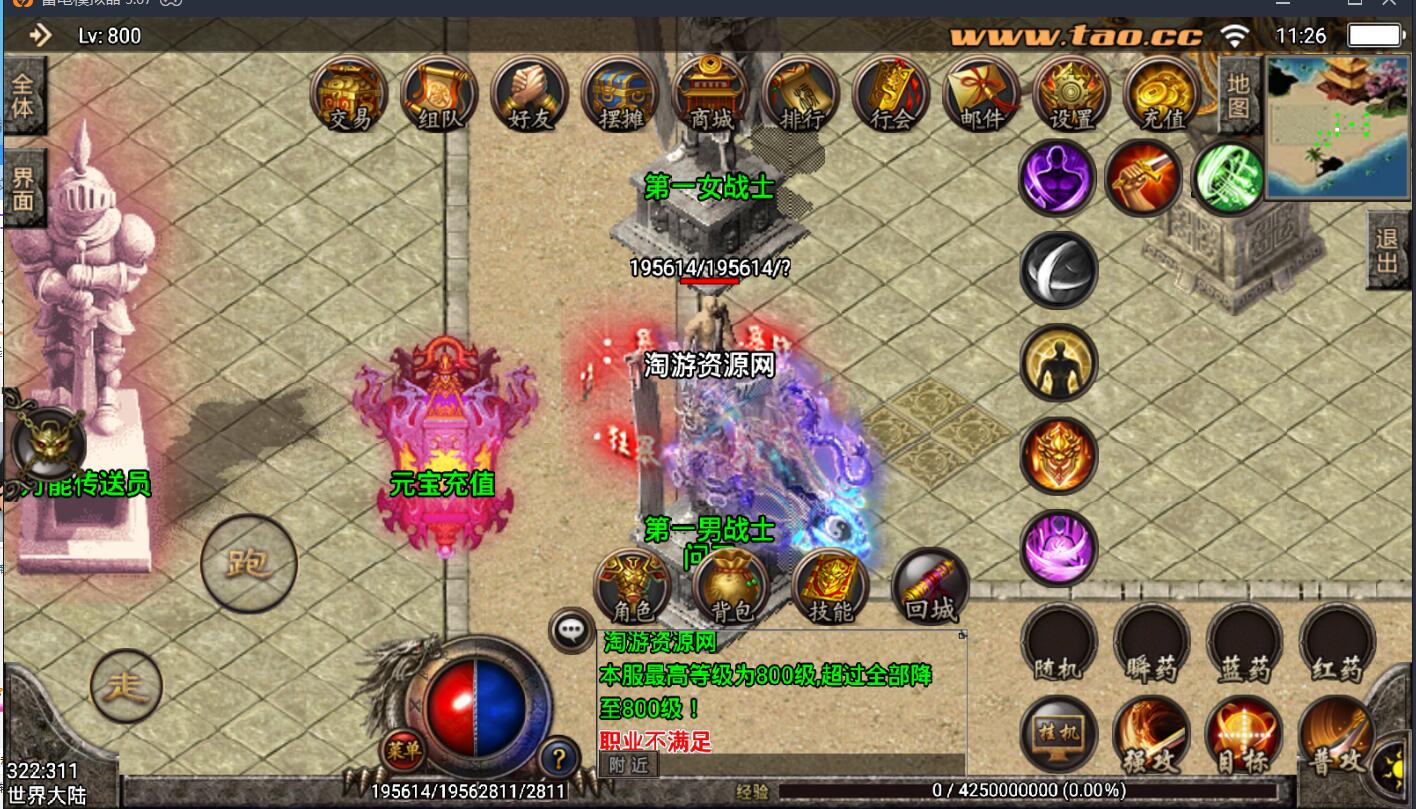The image size is (1416, 809).
Task: Open the 技能 skills book
Action: click(x=830, y=586)
